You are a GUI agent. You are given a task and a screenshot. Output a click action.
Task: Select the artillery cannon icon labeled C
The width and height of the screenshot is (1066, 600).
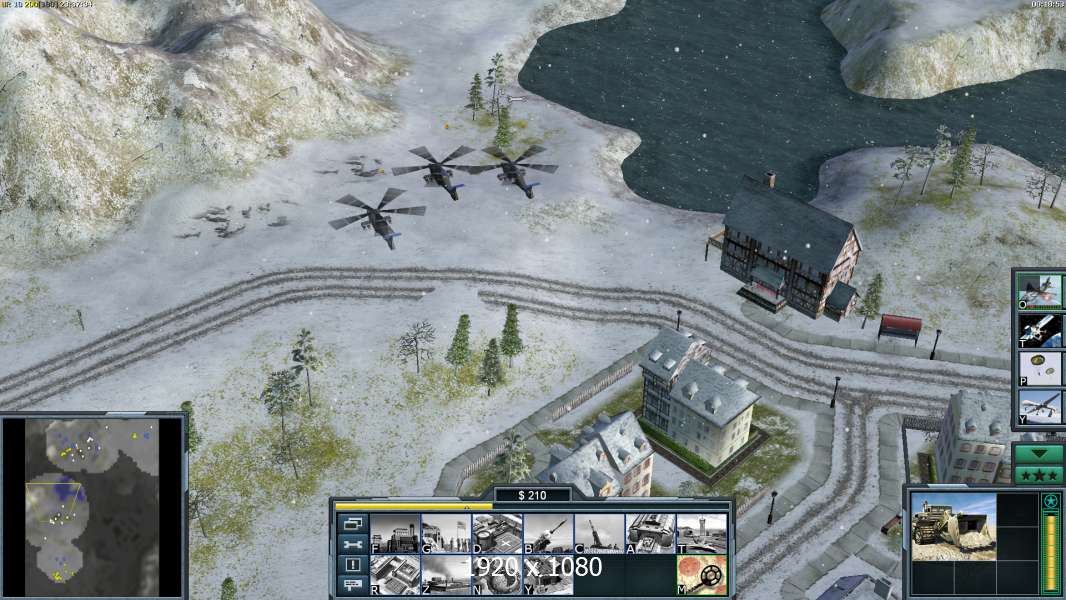tap(599, 534)
